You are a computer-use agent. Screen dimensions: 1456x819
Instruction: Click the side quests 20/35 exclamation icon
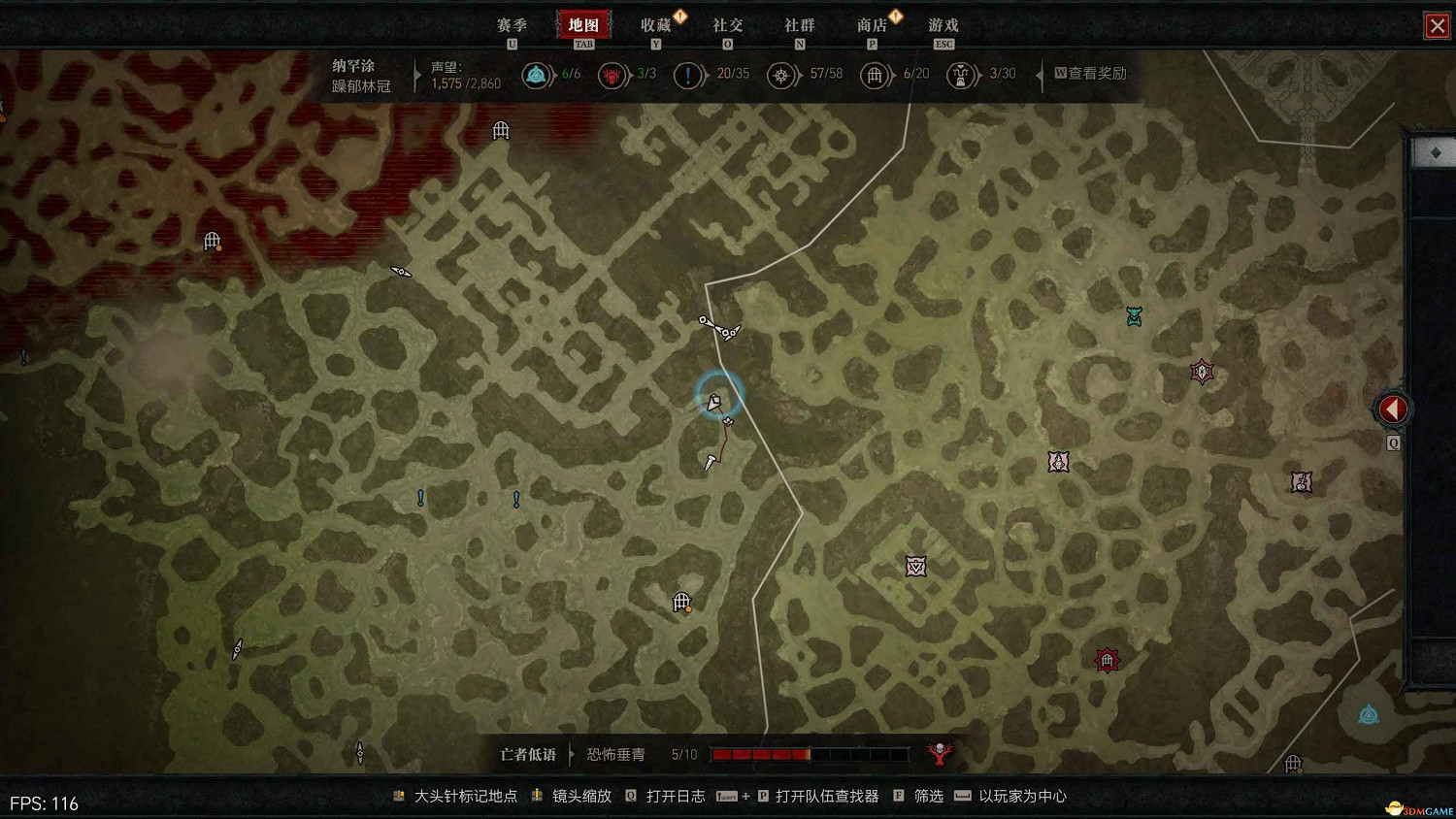tap(689, 75)
